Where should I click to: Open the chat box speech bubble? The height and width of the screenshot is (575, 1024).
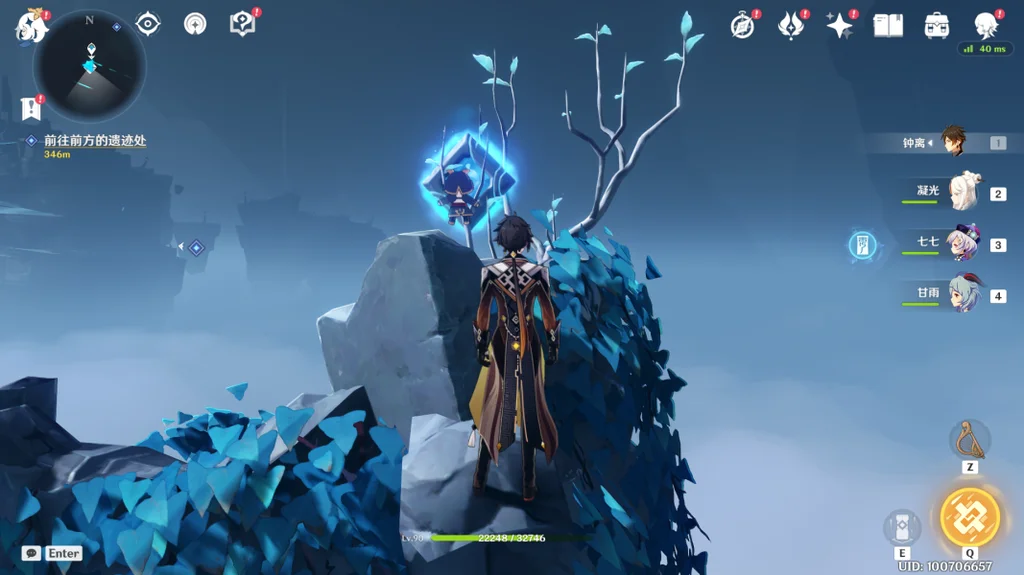(x=31, y=553)
